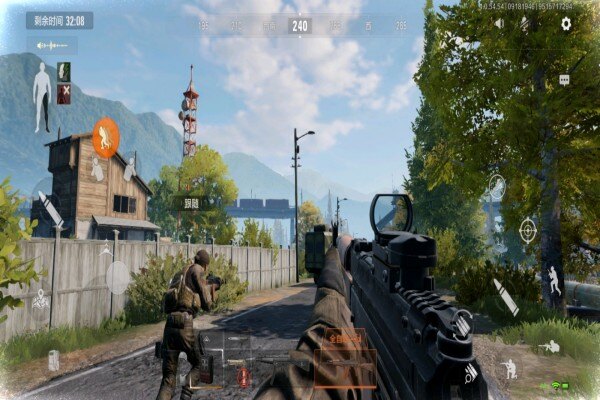Viewport: 600px width, 400px height.
Task: Toggle the speaker sound icon
Action: [x=499, y=23]
